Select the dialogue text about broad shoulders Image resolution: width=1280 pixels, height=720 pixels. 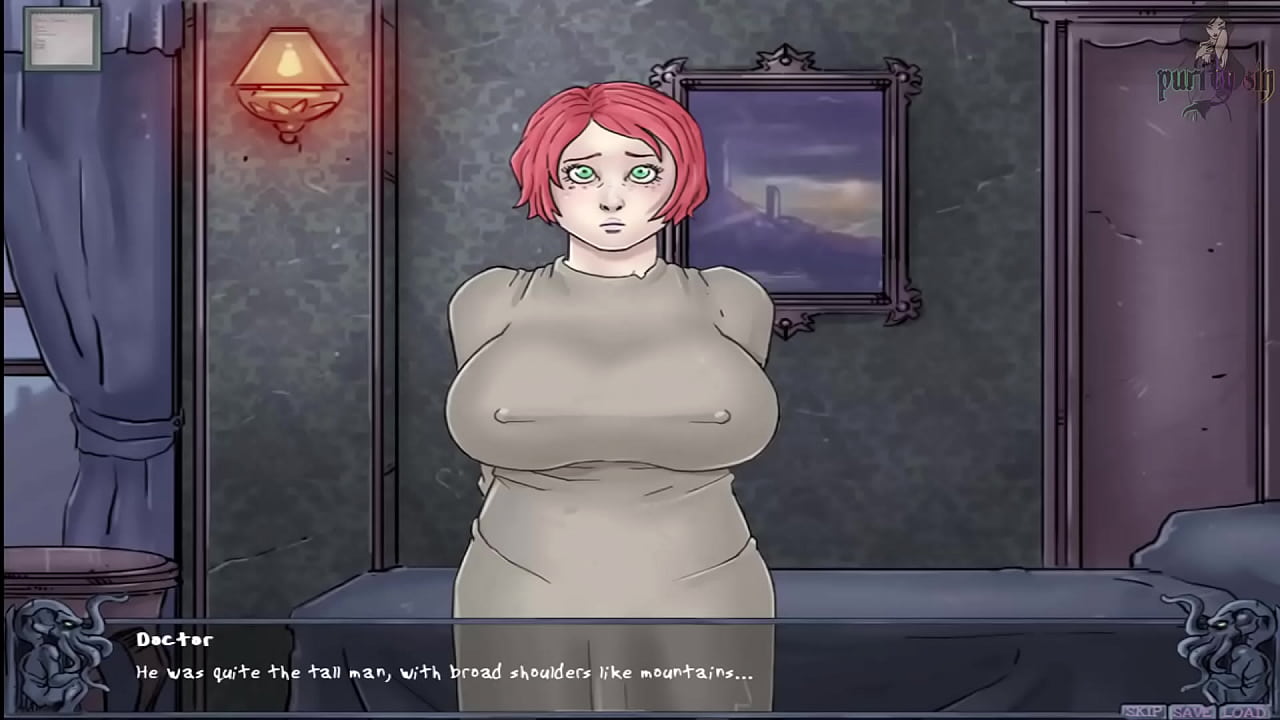445,673
